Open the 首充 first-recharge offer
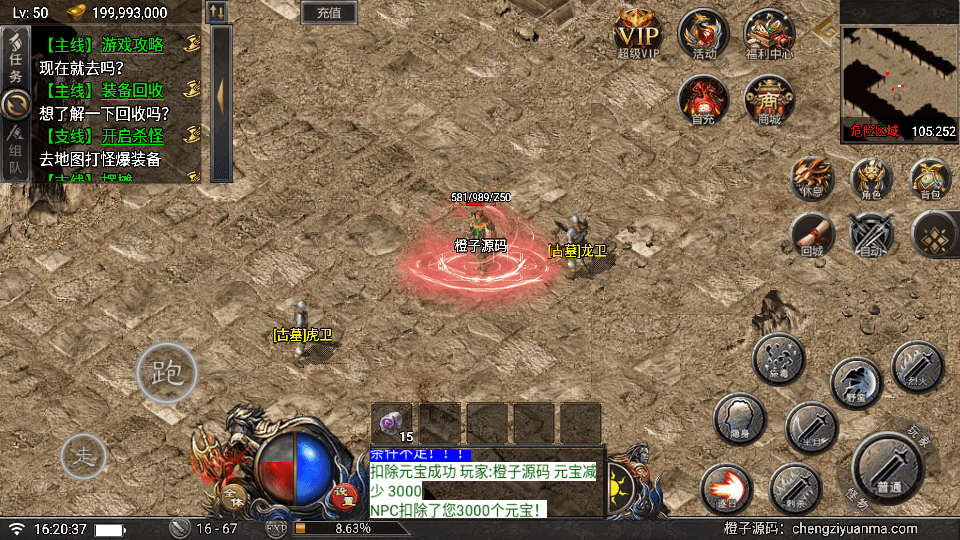 (x=703, y=100)
